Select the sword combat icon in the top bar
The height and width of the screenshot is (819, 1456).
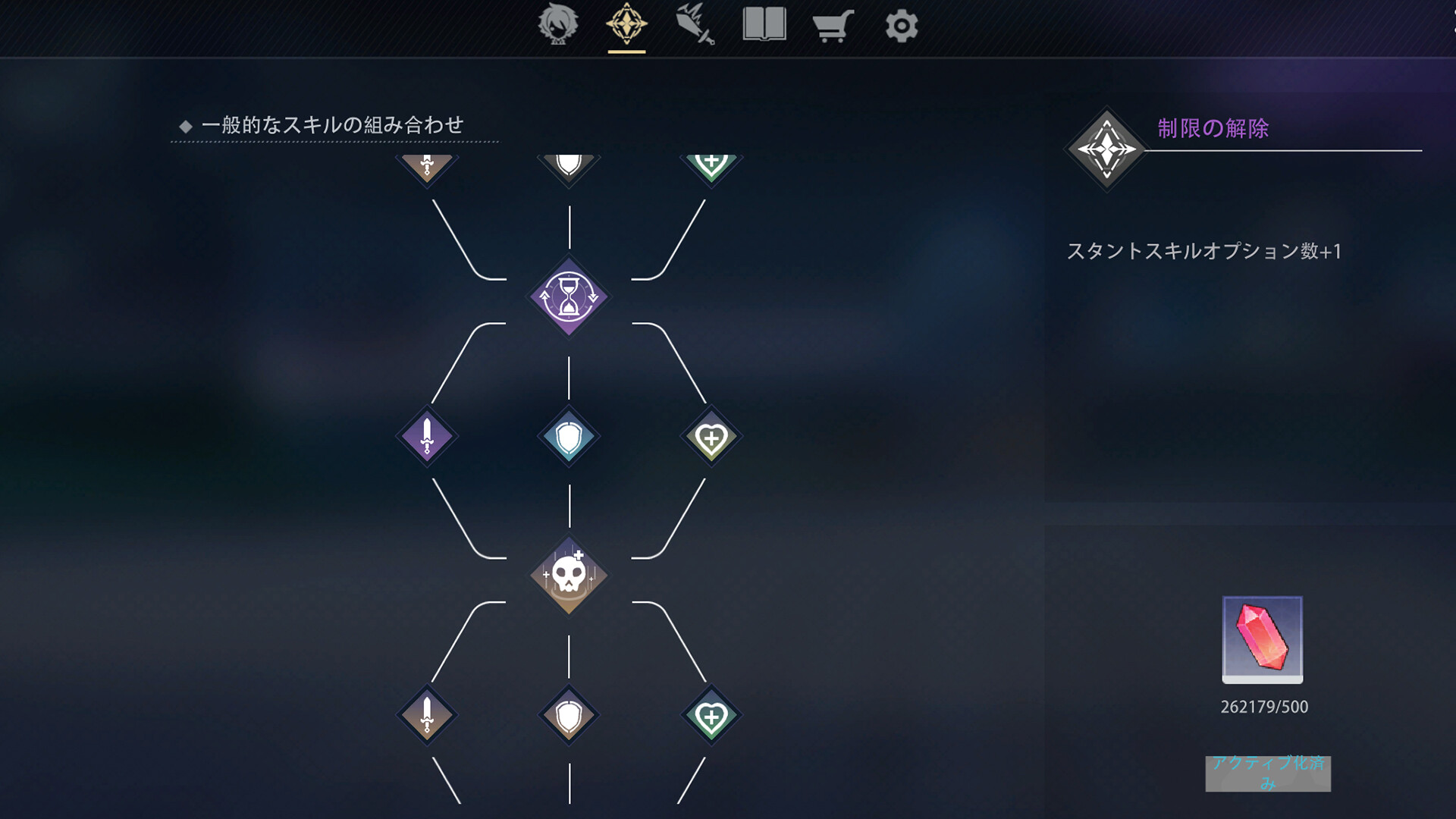click(x=695, y=25)
